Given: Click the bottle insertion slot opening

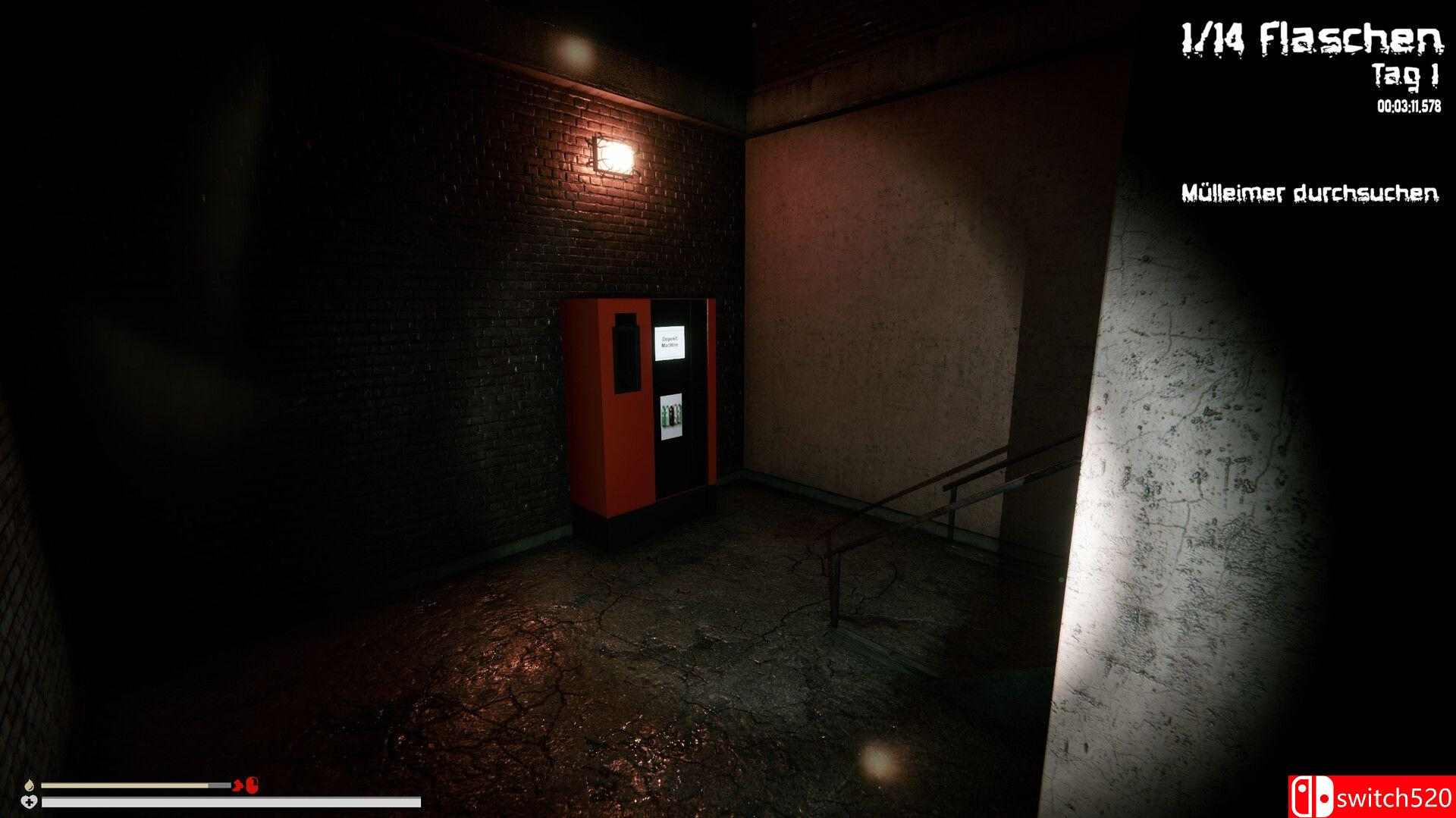Looking at the screenshot, I should click(x=624, y=353).
